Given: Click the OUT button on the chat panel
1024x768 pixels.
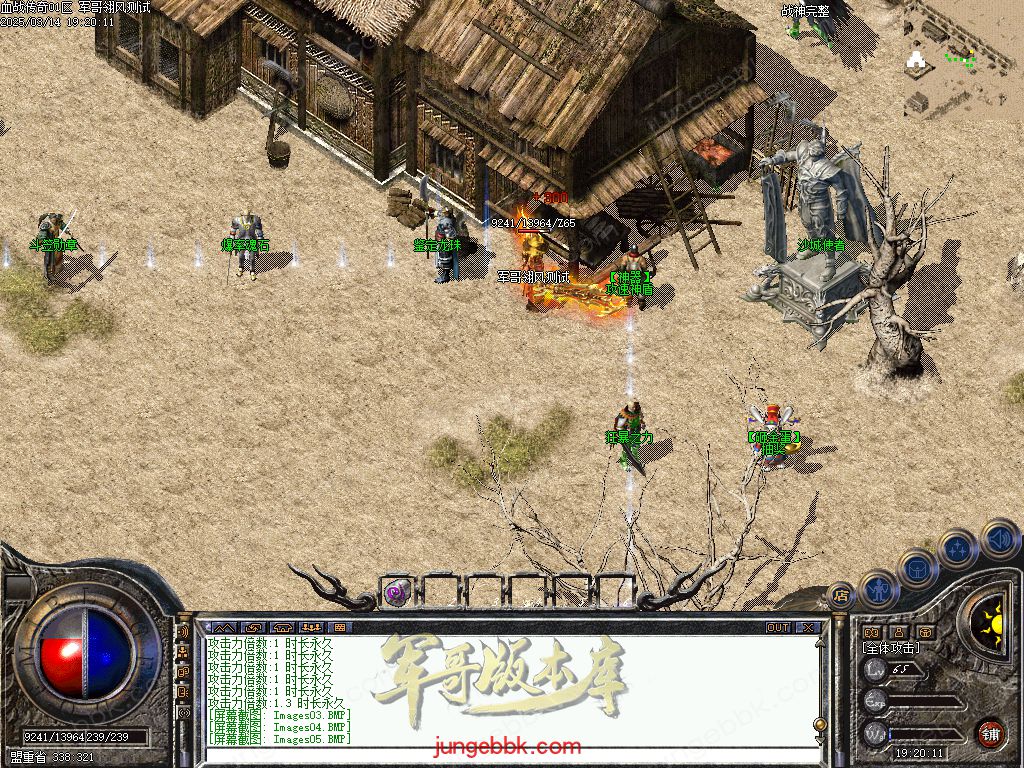Looking at the screenshot, I should click(x=778, y=627).
